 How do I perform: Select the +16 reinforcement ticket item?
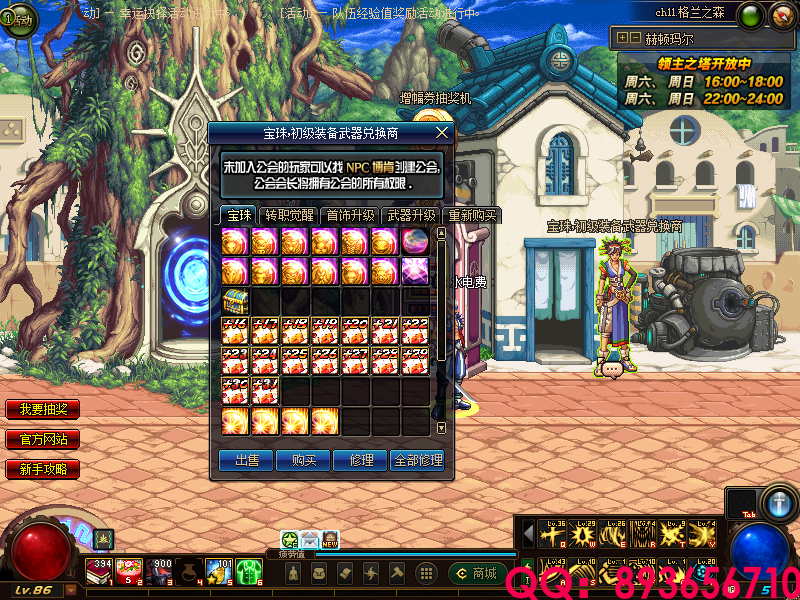point(235,331)
